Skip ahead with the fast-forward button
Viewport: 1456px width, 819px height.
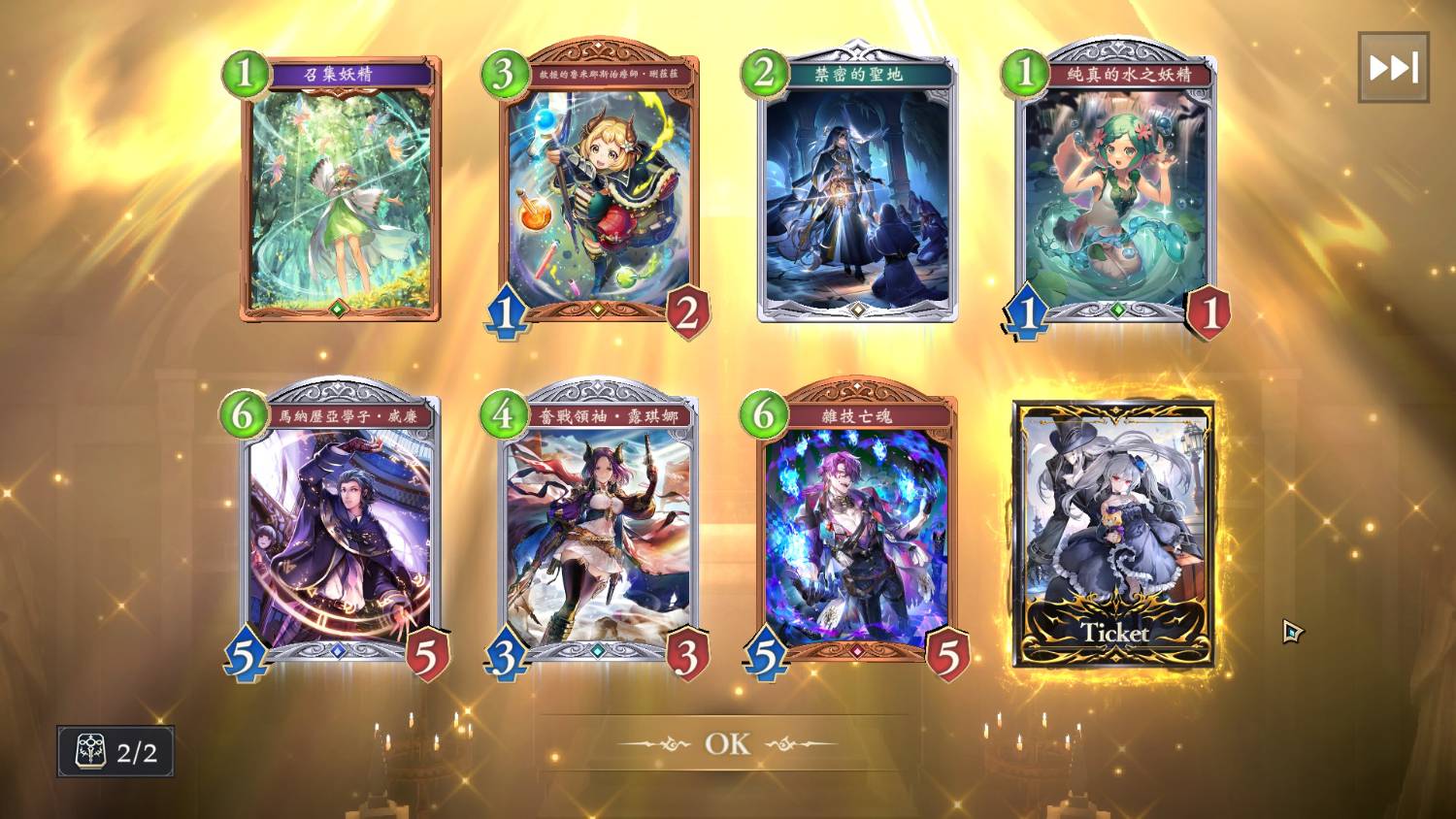click(x=1393, y=68)
